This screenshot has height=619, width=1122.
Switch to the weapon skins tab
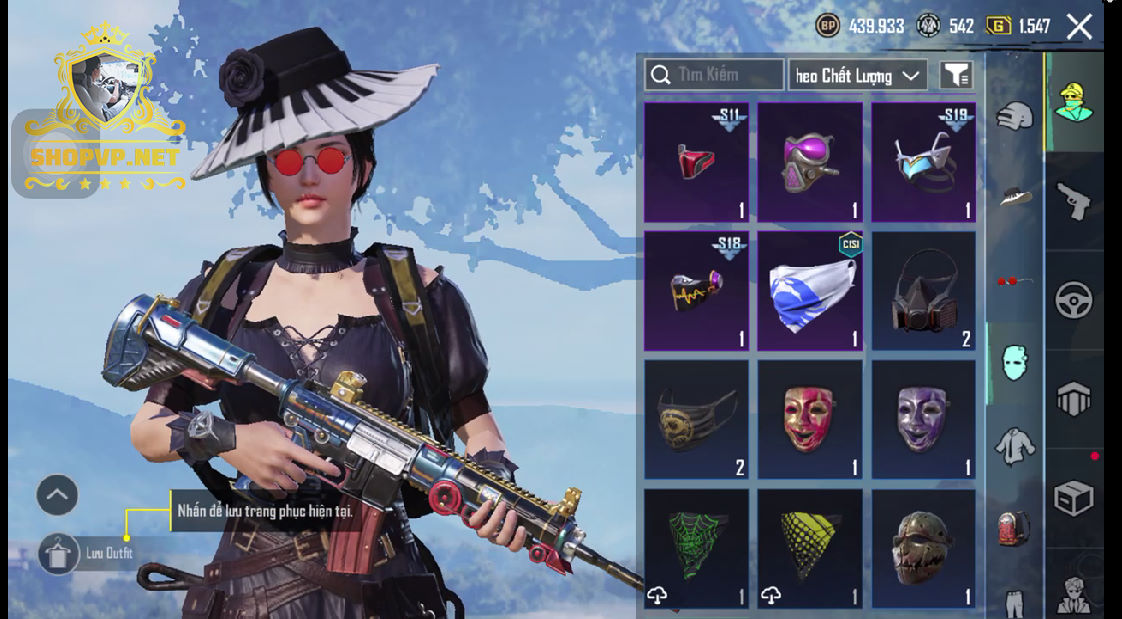(x=1074, y=201)
